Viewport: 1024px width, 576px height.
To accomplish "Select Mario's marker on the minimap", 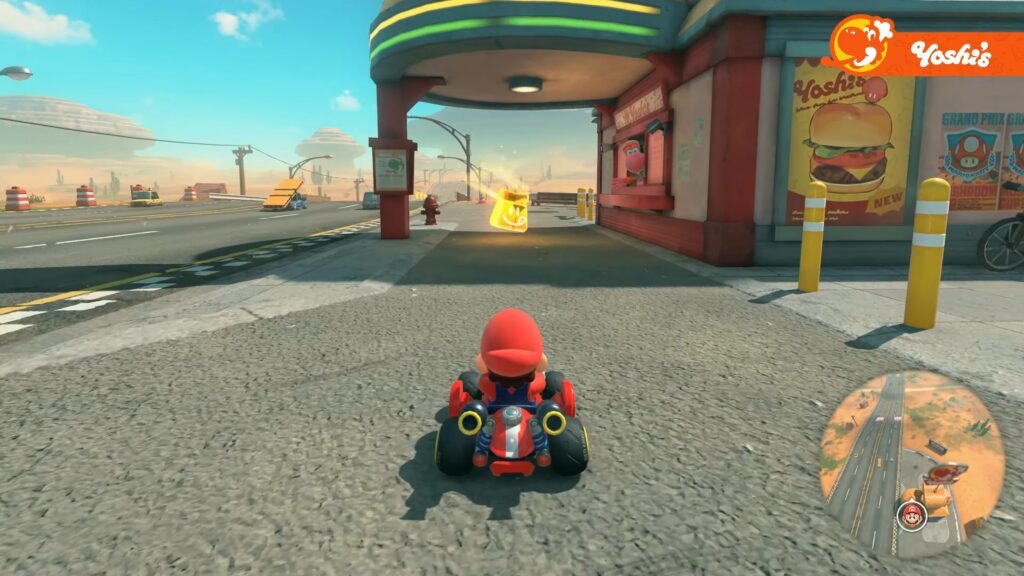I will 911,516.
